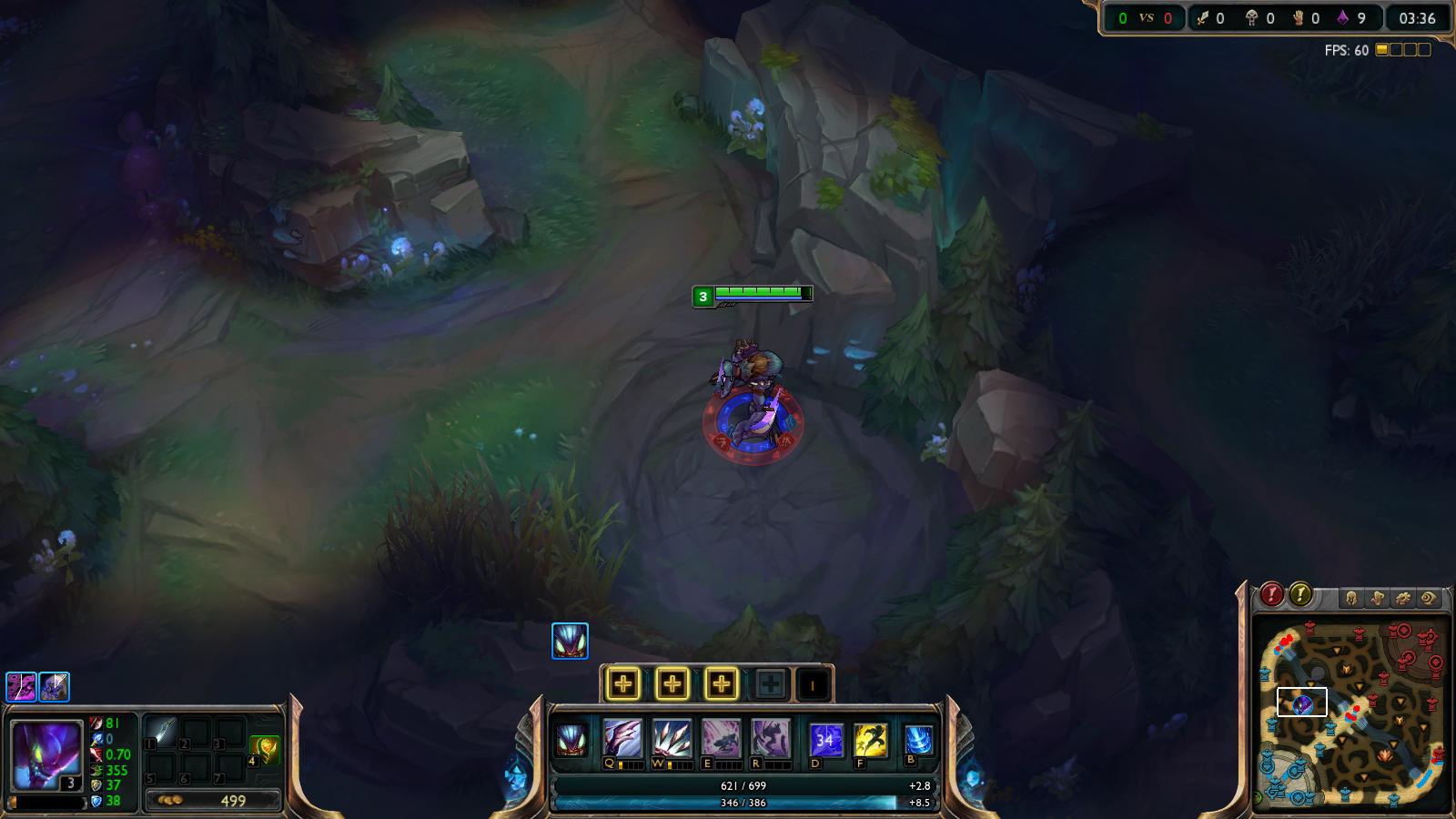
Task: Click the Ghost summoner spell on F
Action: (870, 737)
